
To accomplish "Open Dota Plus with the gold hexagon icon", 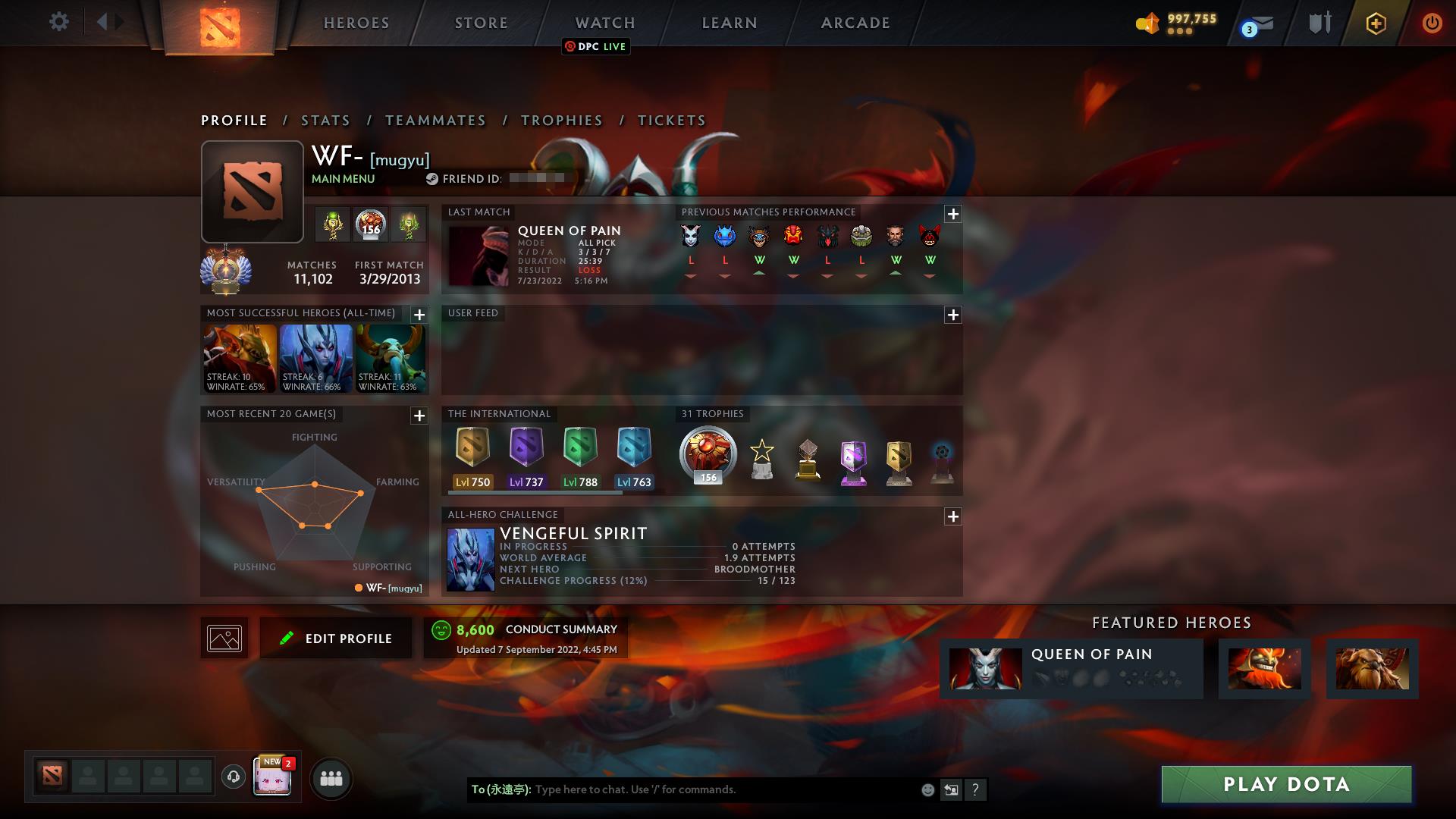I will coord(1375,24).
